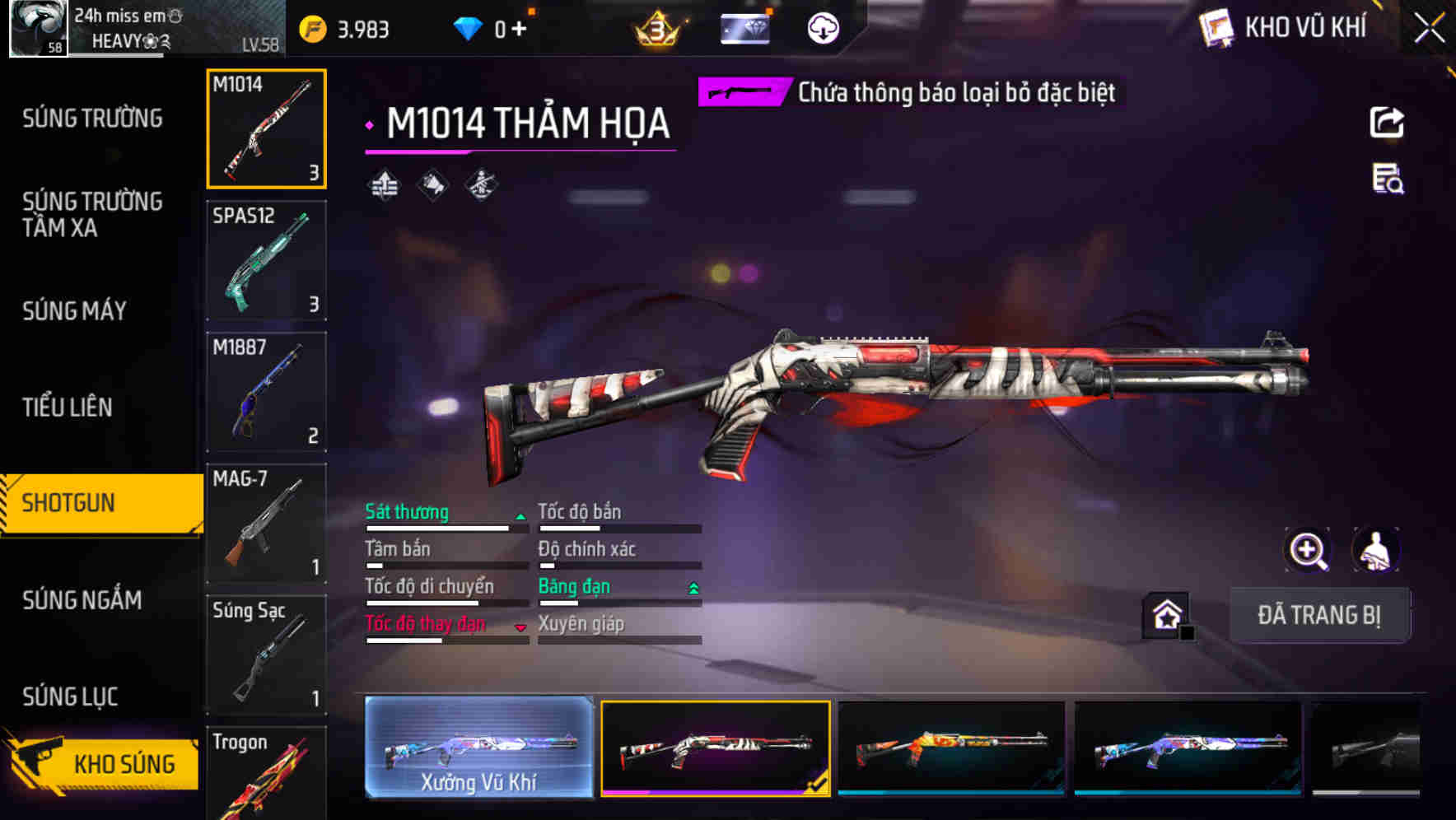Viewport: 1456px width, 820px height.
Task: Open the download cloud icon
Action: pos(823,29)
